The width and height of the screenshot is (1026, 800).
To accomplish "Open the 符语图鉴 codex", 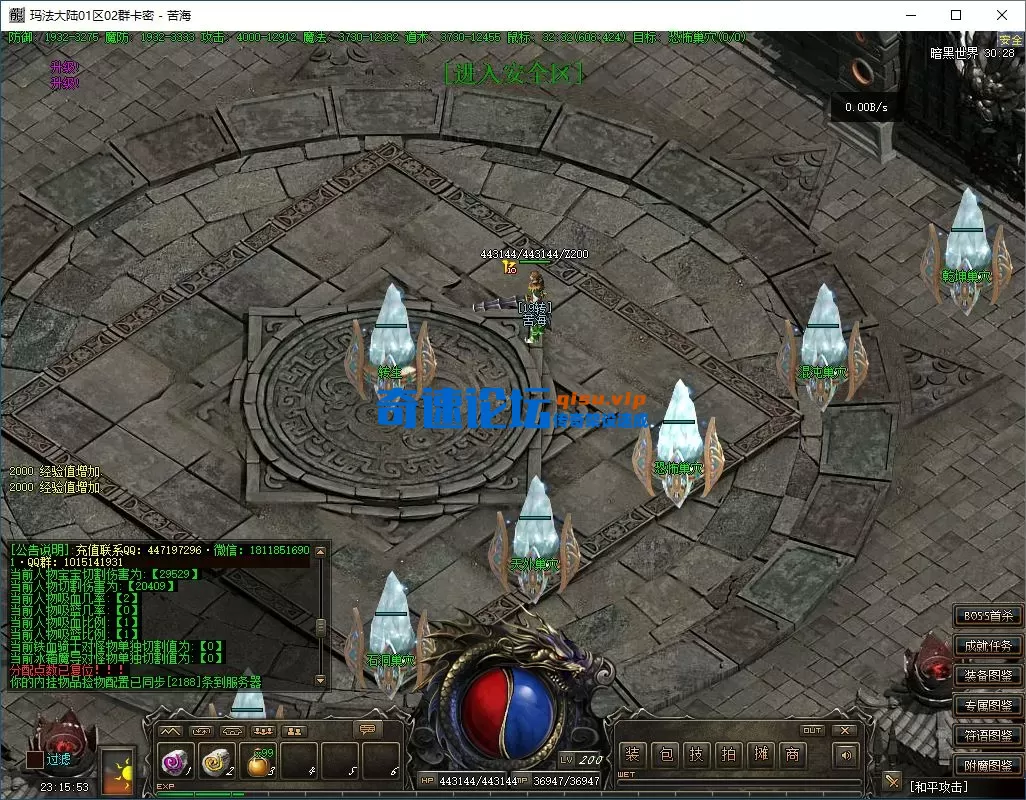I will pos(988,736).
